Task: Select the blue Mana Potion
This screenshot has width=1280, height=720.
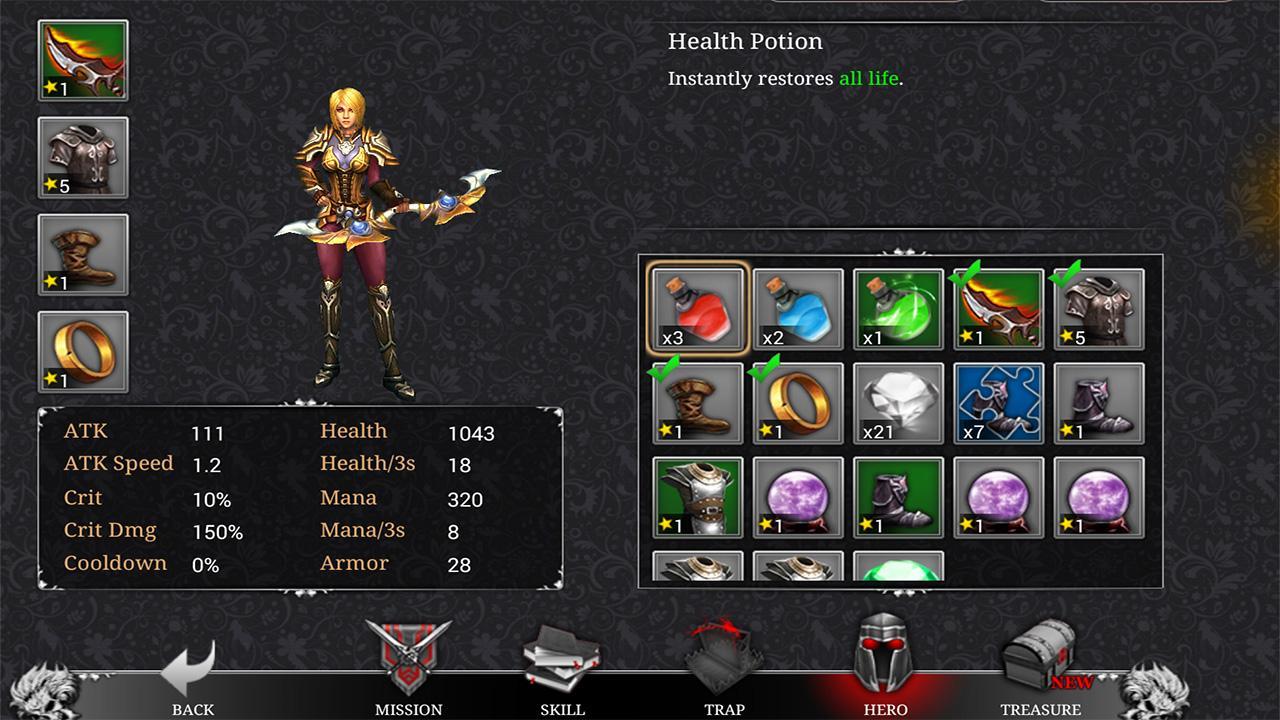Action: [x=797, y=308]
